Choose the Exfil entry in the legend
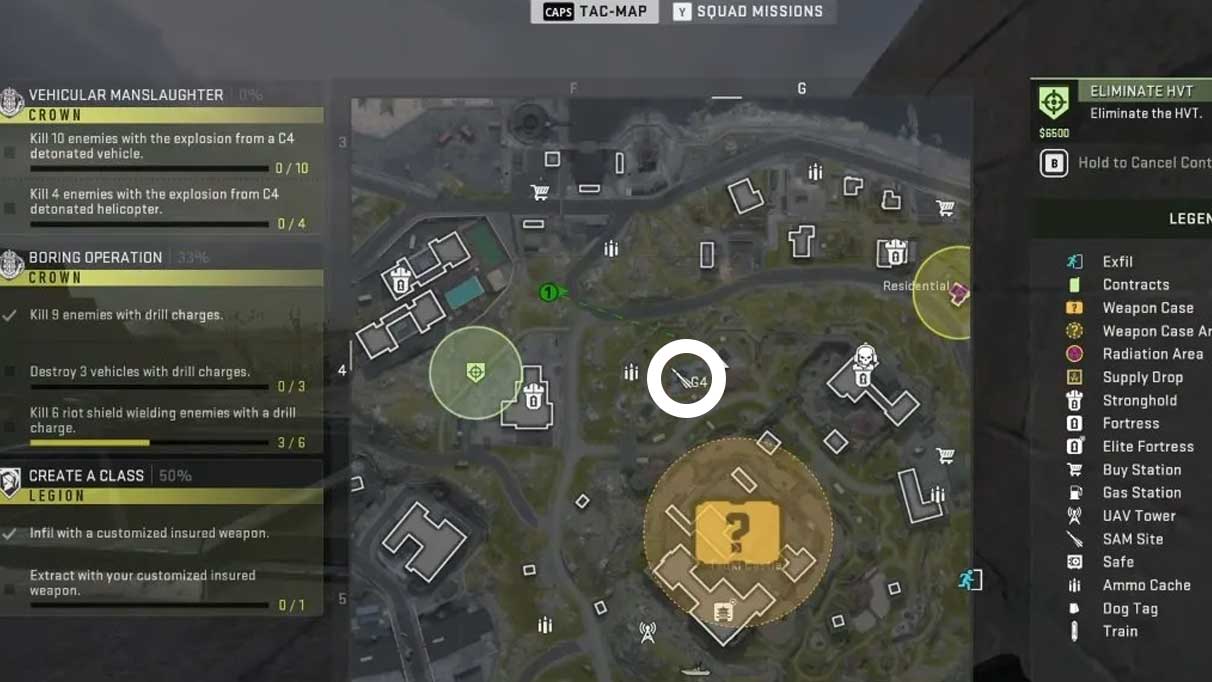 (1117, 262)
